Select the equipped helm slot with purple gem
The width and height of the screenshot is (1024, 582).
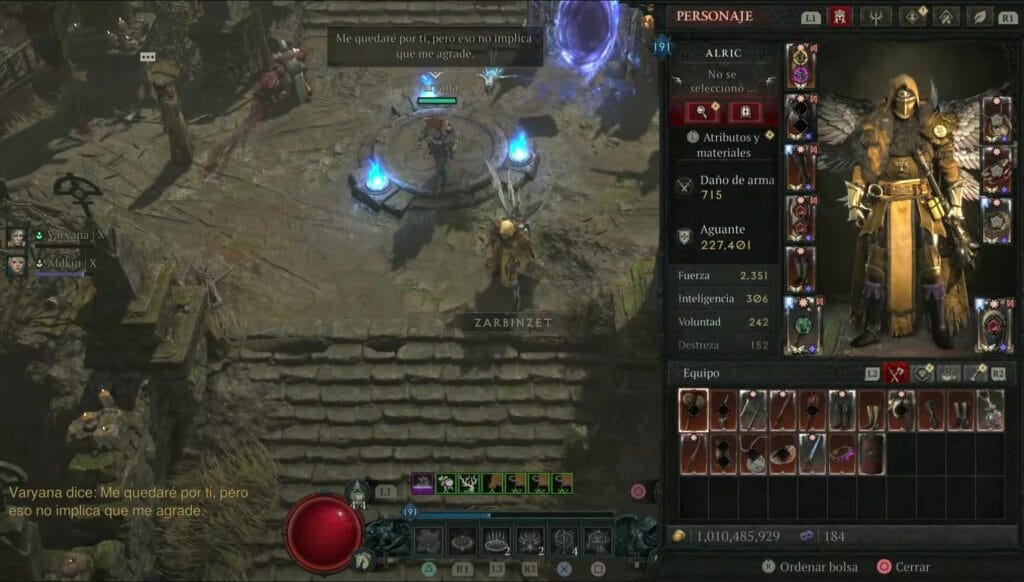click(800, 65)
